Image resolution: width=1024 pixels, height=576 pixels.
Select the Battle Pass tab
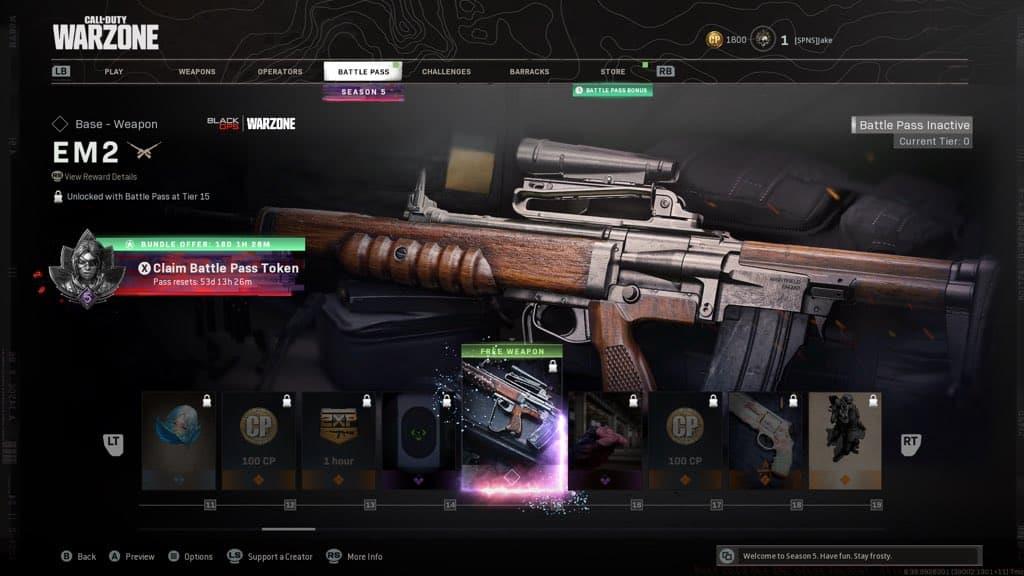click(363, 72)
